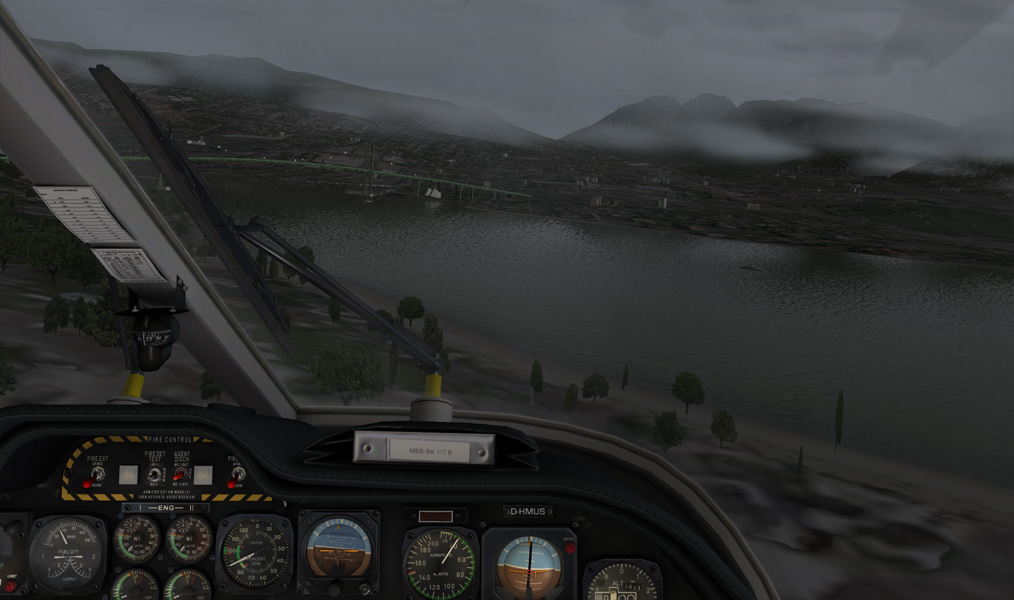This screenshot has height=600, width=1014.
Task: Flip the AGENT DISCH switch
Action: [181, 474]
